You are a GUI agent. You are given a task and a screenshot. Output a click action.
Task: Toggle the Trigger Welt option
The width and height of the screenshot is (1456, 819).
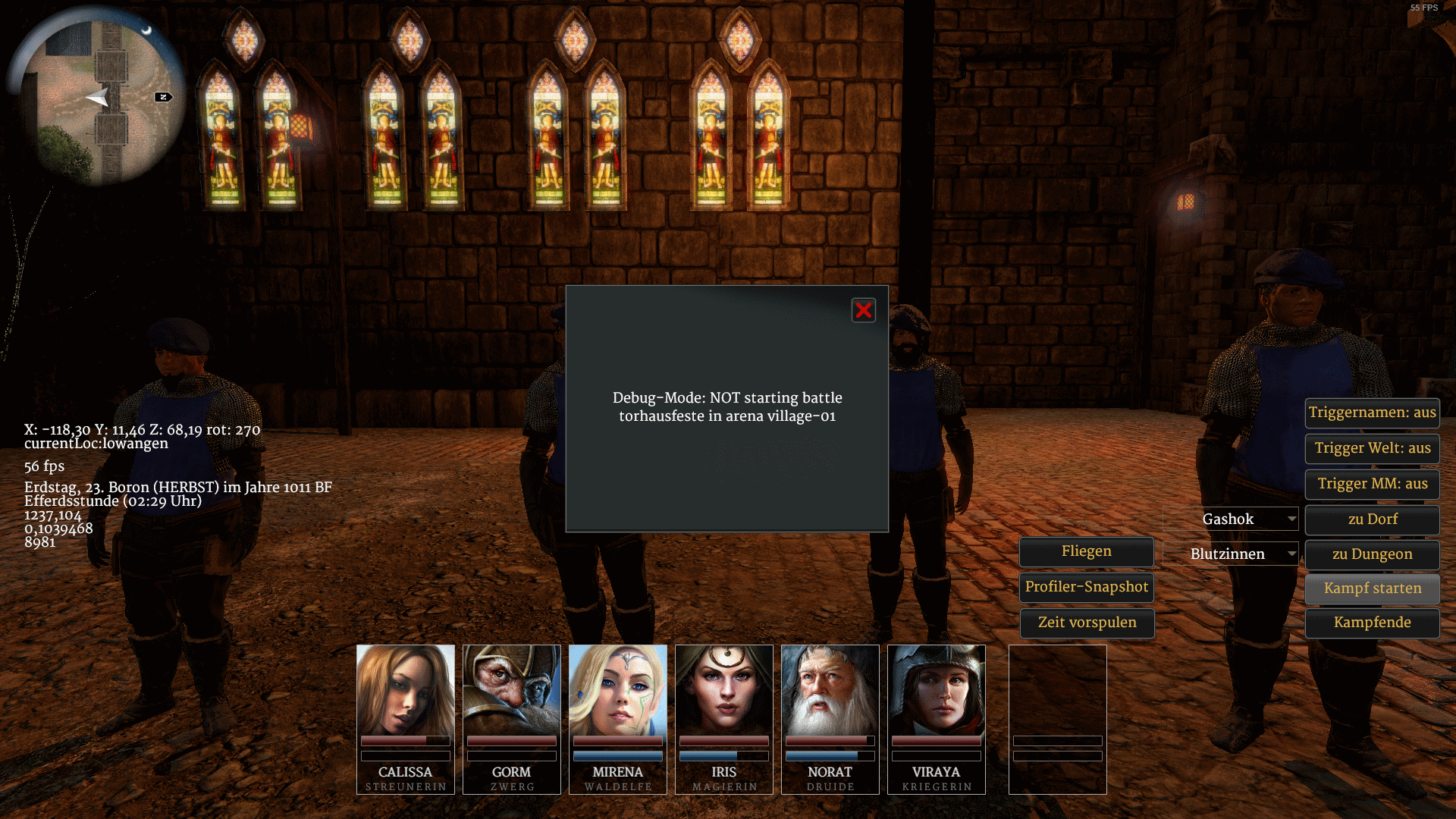click(x=1372, y=448)
